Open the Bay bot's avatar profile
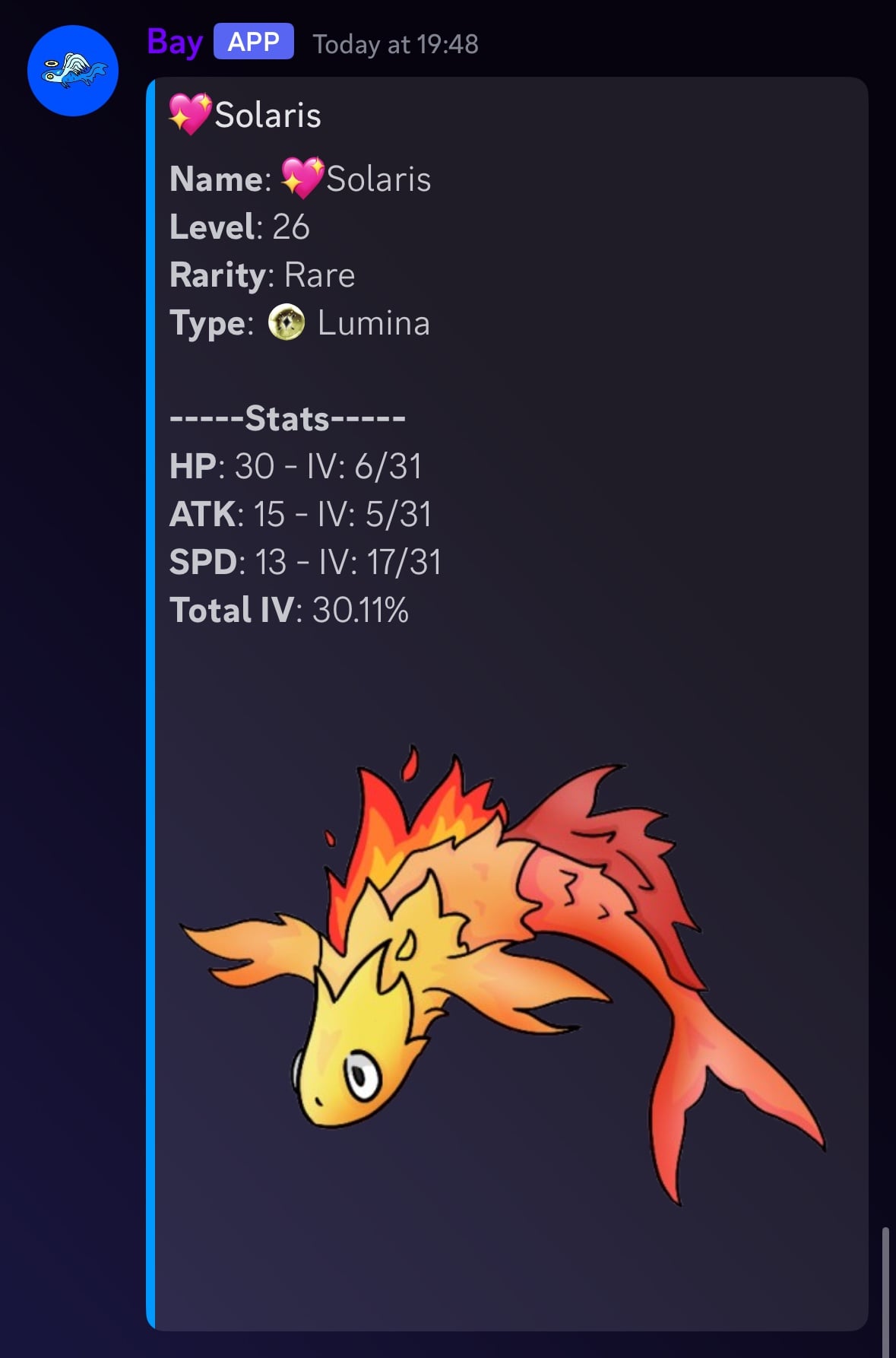This screenshot has width=896, height=1358. click(x=73, y=71)
